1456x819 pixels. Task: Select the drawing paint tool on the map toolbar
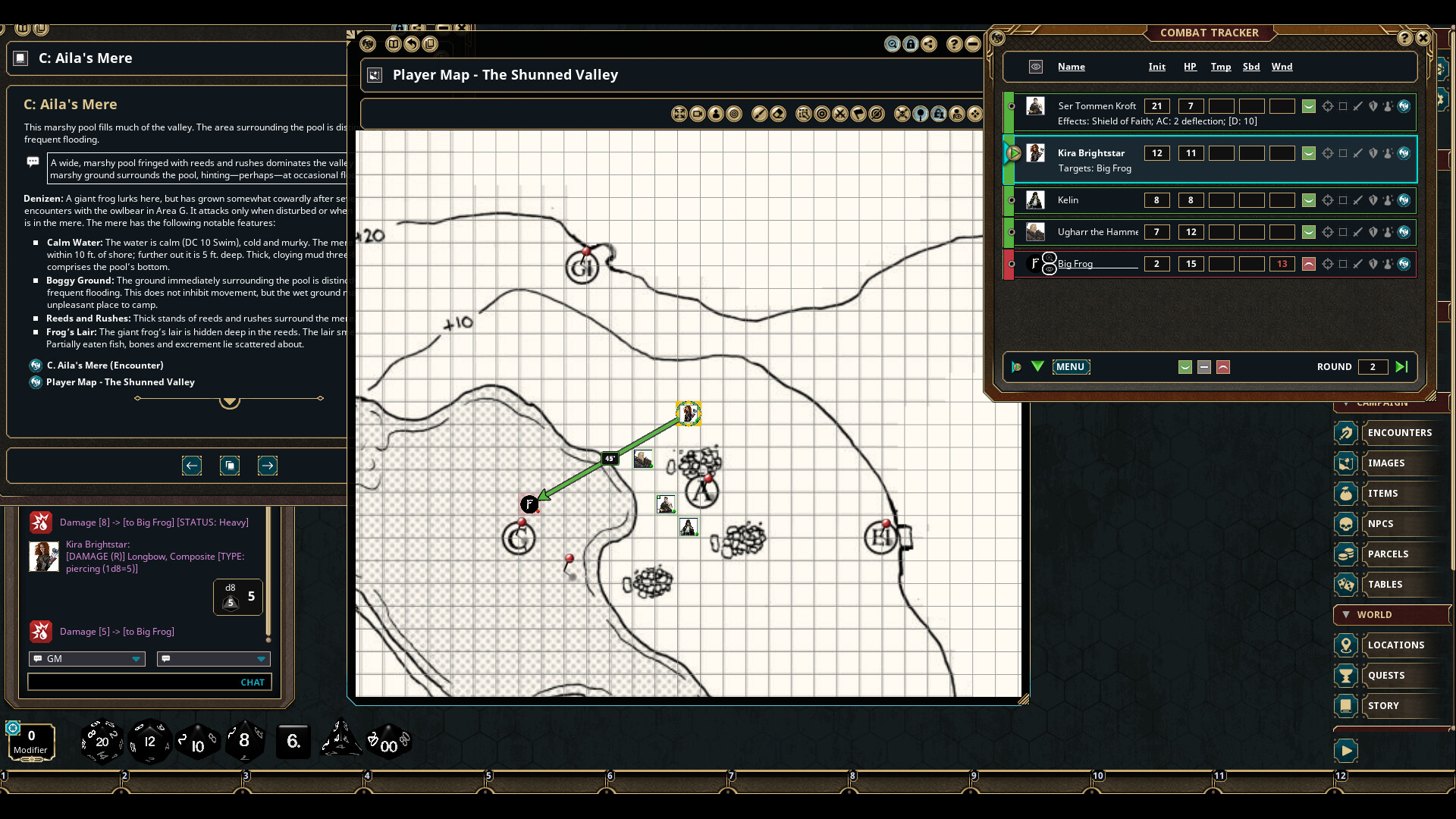761,114
